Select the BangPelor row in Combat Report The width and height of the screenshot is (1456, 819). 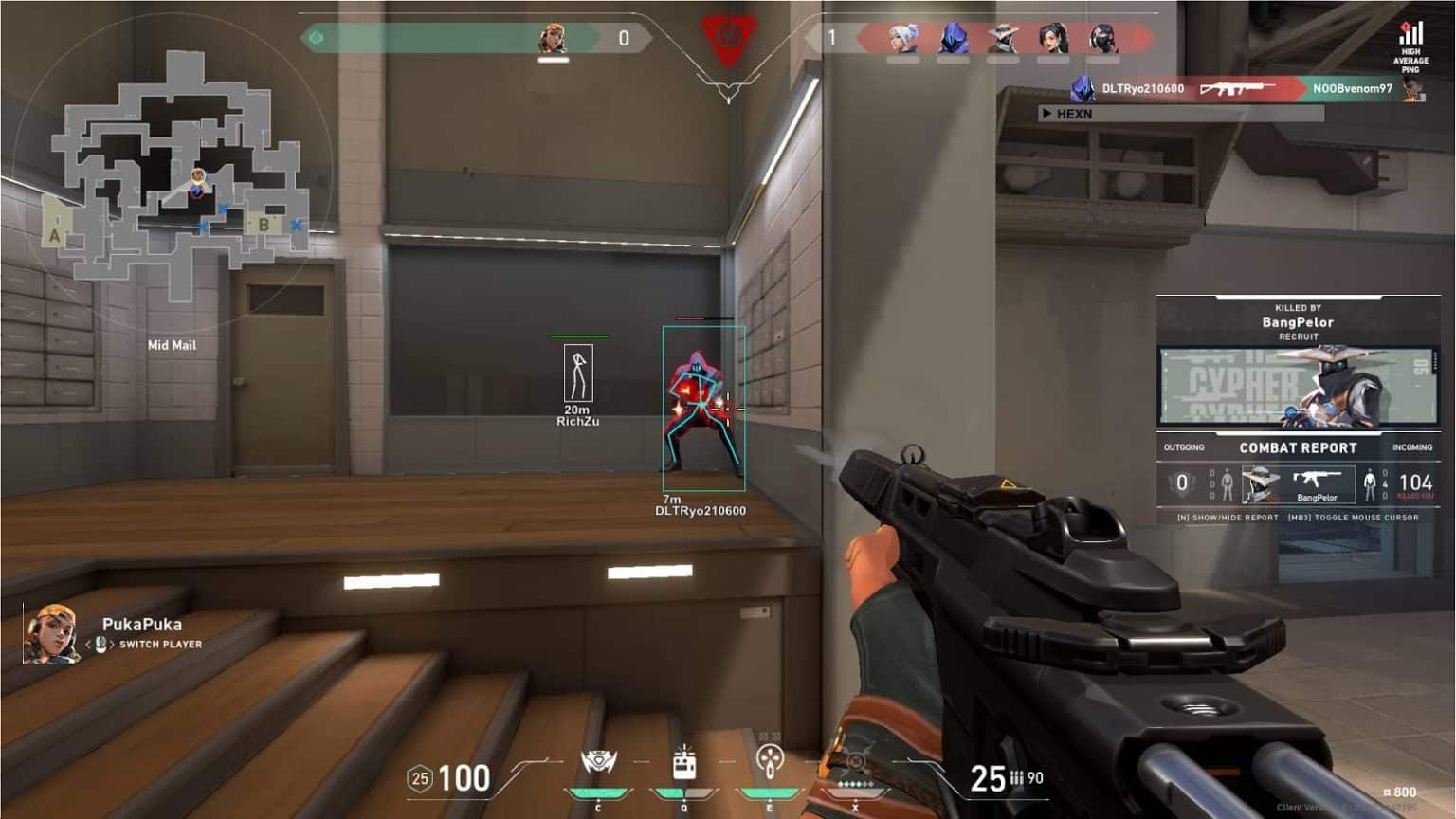pyautogui.click(x=1298, y=484)
